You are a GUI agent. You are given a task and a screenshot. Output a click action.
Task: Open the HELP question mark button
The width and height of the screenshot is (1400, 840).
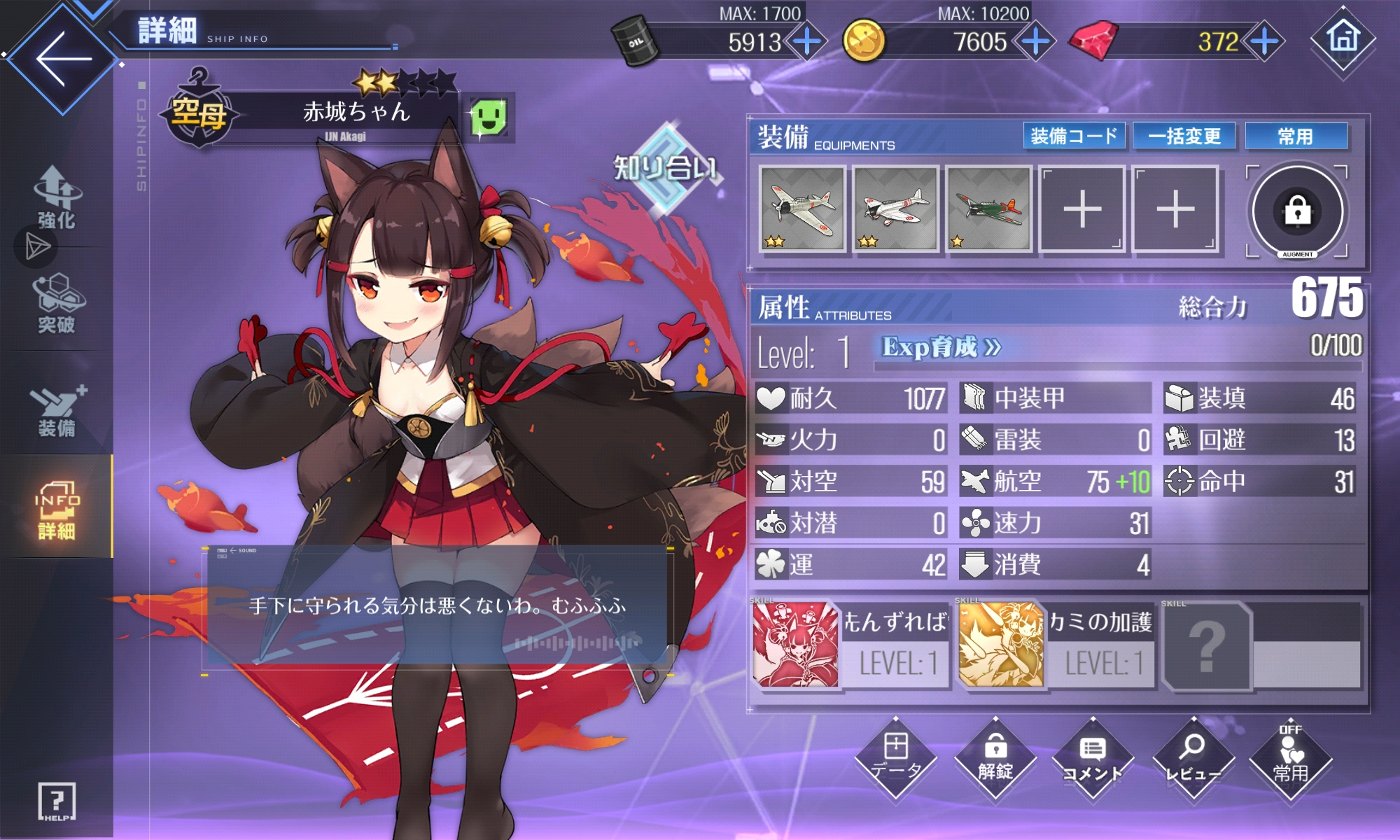pos(57,801)
